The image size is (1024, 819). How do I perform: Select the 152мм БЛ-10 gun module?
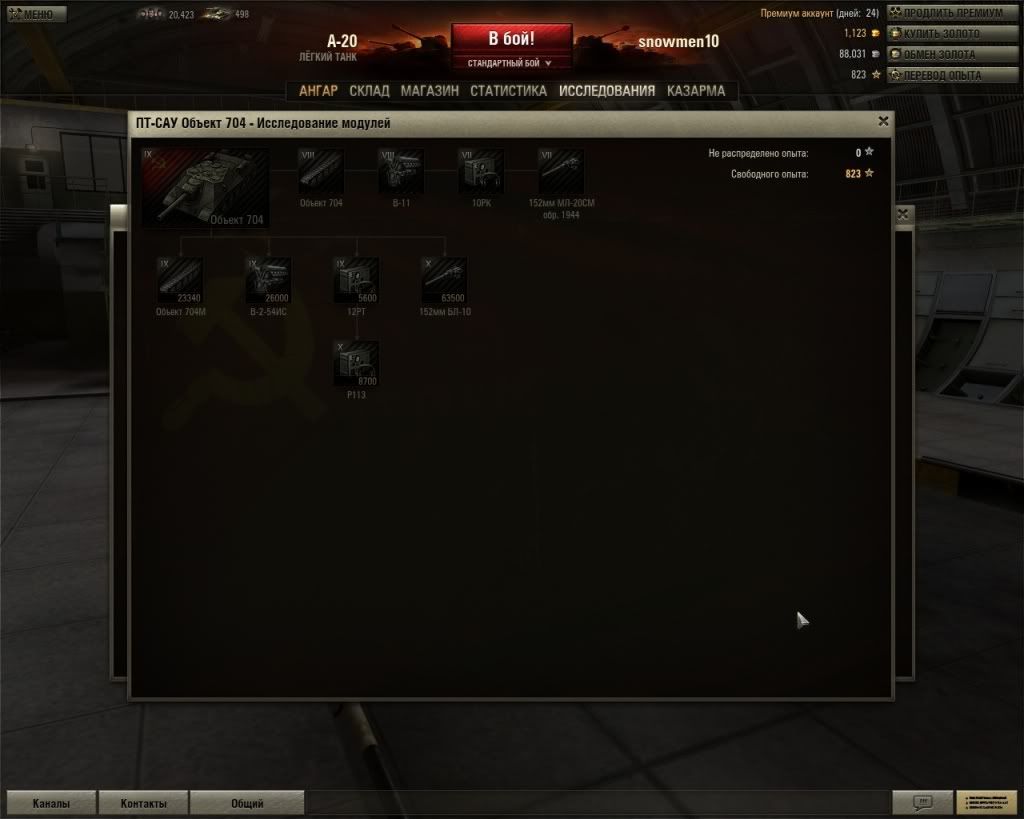point(444,280)
